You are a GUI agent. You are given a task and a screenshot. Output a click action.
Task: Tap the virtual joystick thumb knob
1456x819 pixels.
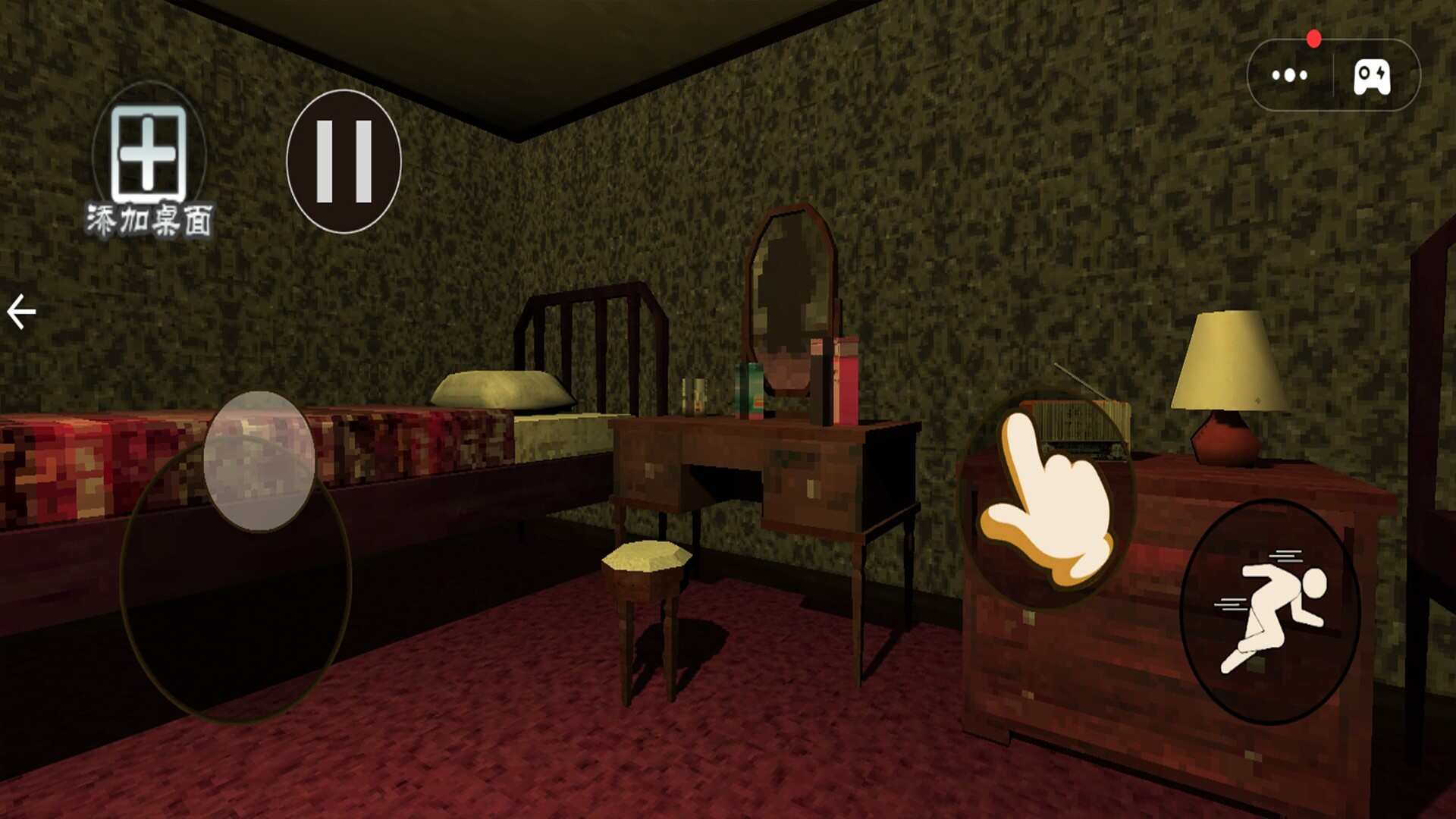[259, 460]
